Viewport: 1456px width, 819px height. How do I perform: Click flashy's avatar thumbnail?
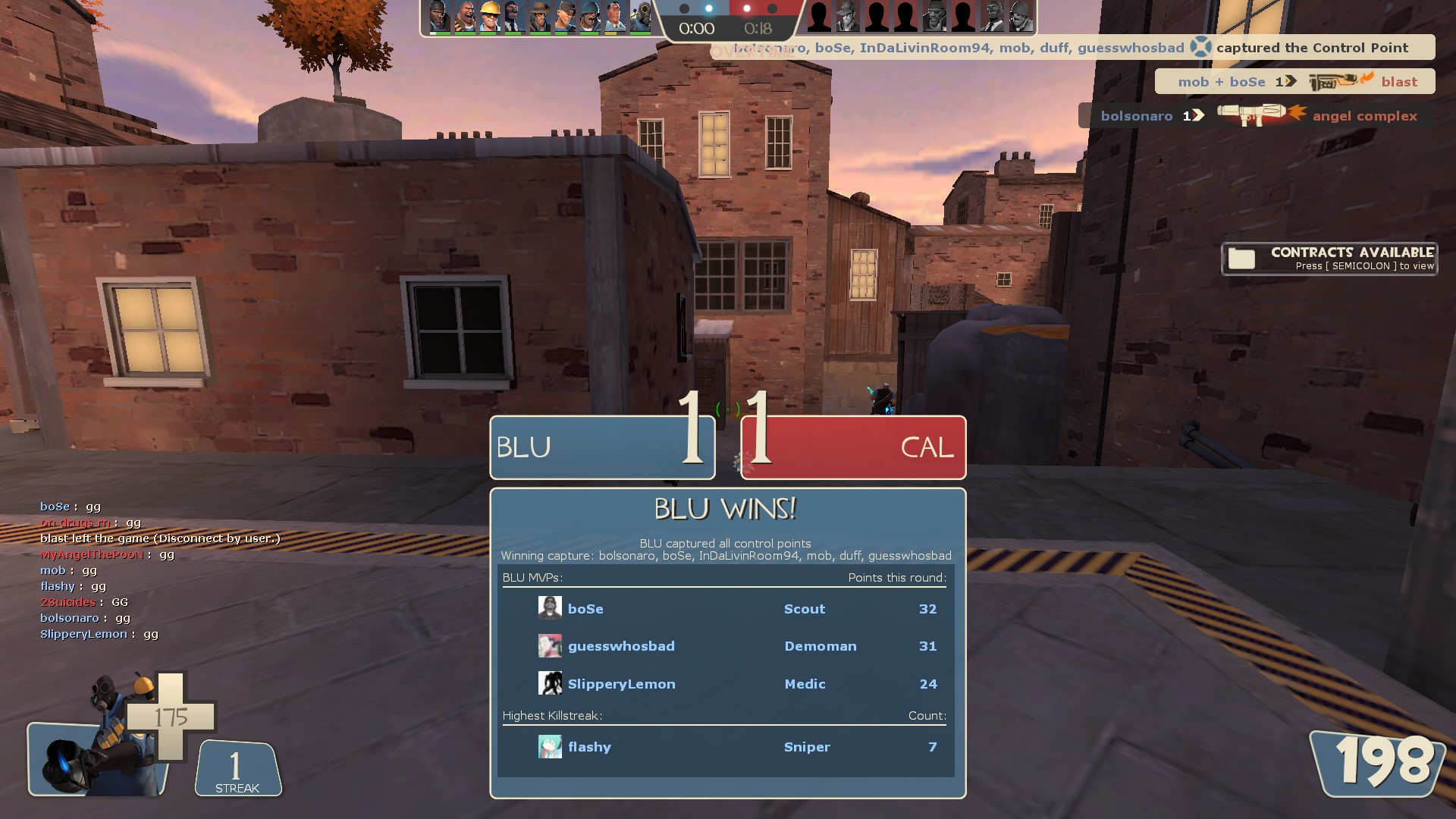pyautogui.click(x=550, y=747)
